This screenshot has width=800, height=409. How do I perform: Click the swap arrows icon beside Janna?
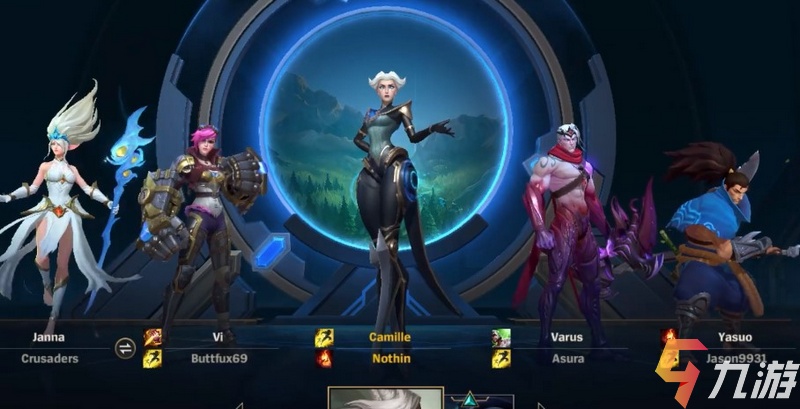[125, 347]
